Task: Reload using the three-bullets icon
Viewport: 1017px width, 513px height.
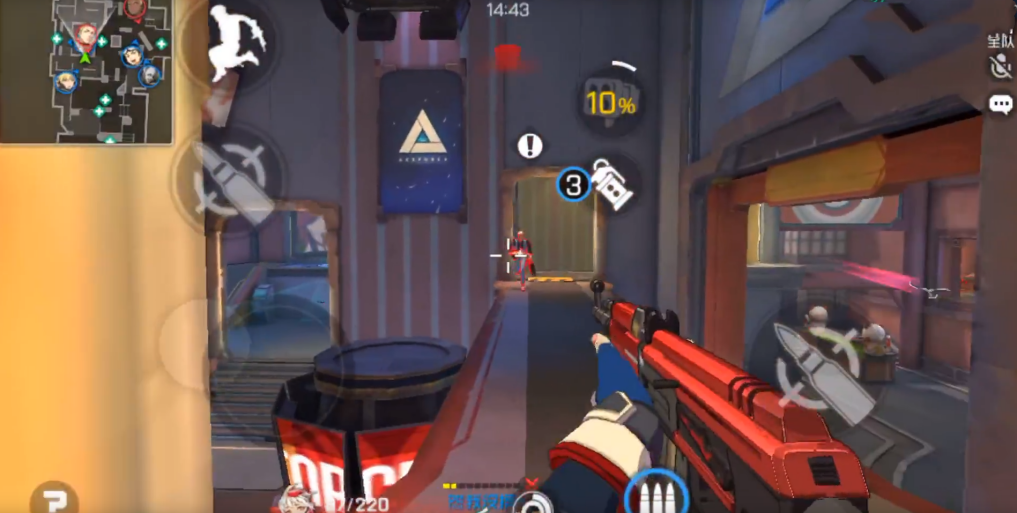Action: [x=656, y=495]
